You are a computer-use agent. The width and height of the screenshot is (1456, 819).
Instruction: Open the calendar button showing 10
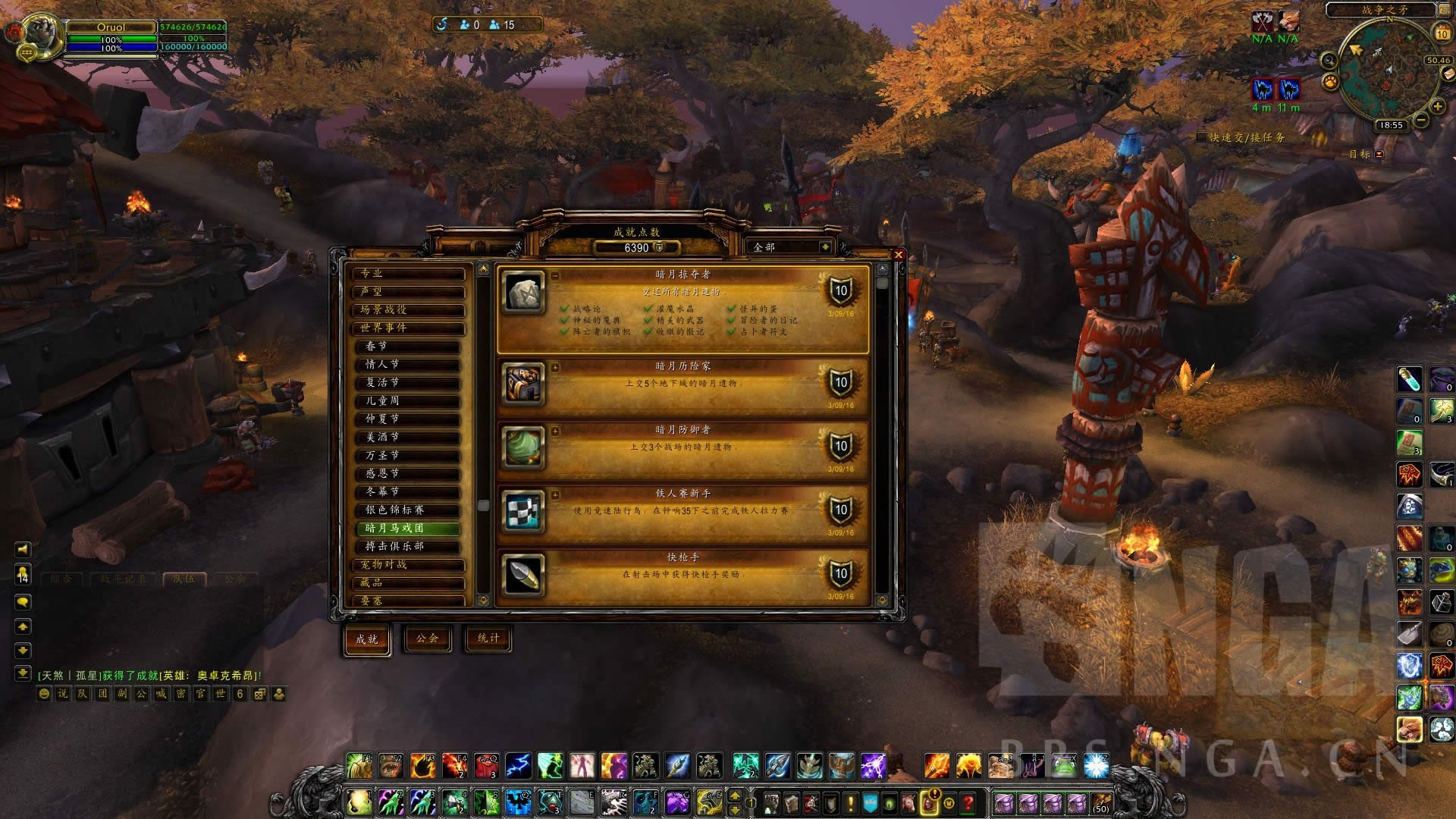click(x=1442, y=33)
